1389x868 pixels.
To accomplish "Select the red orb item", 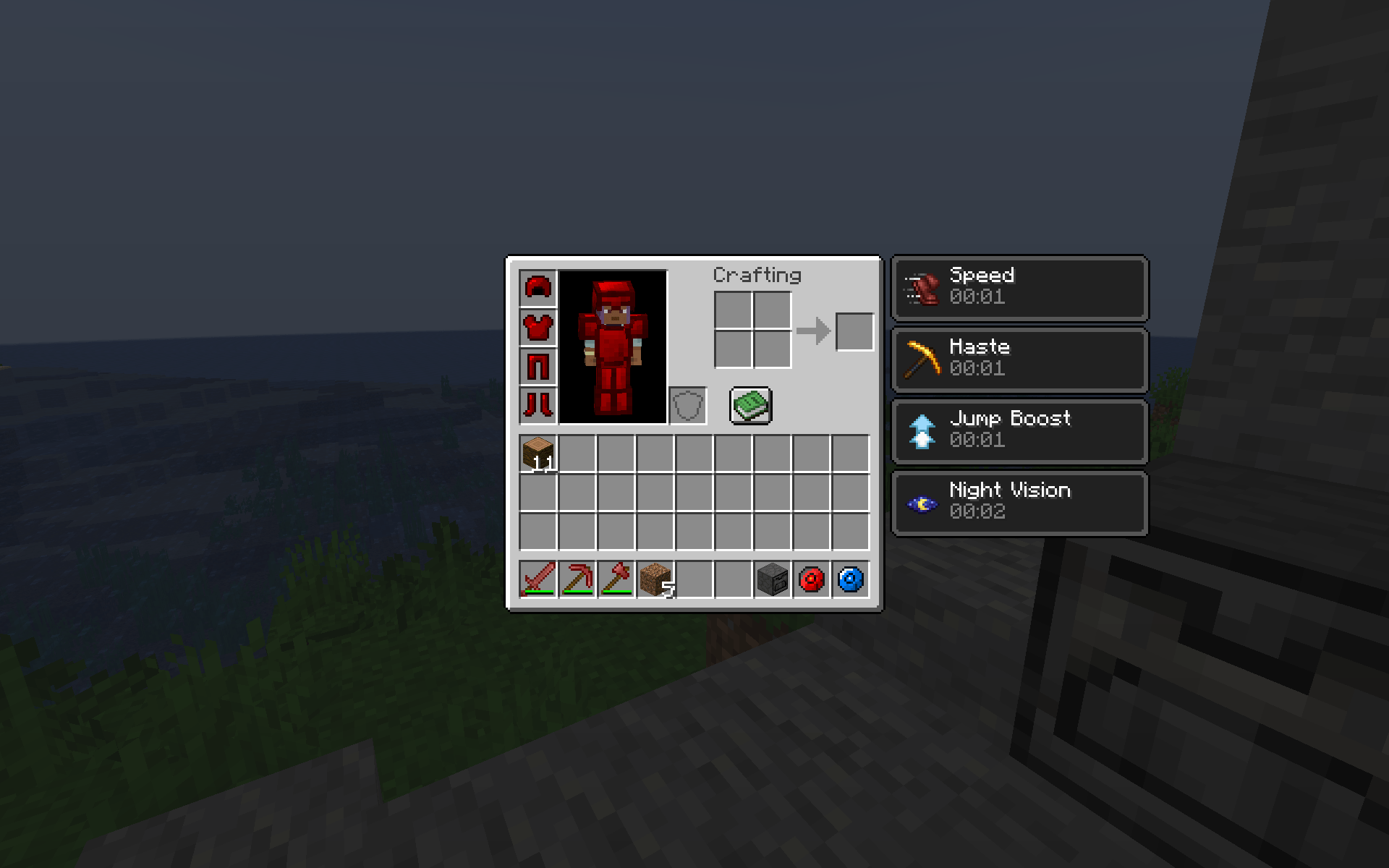I will tap(811, 579).
